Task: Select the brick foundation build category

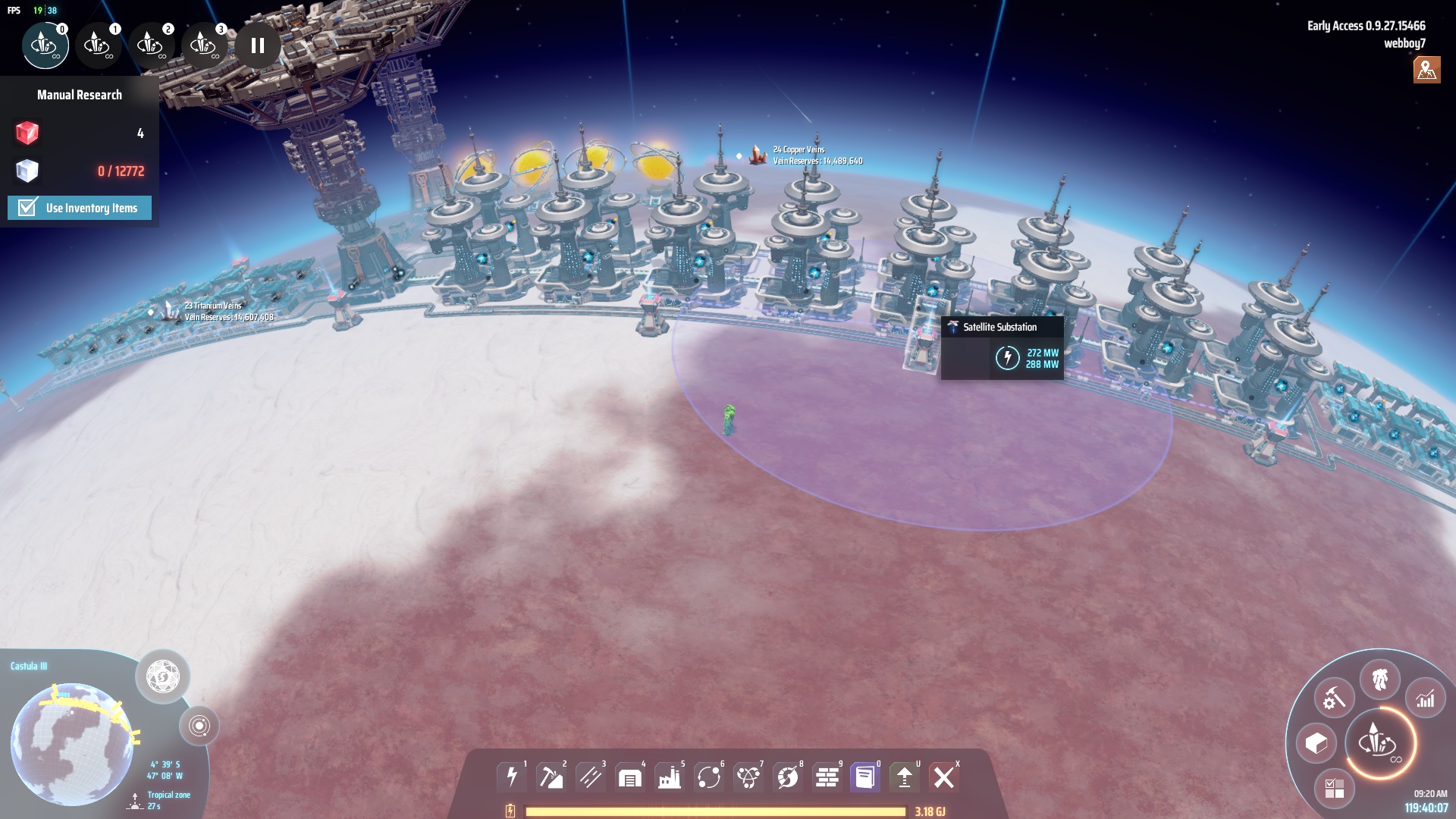Action: coord(827,777)
